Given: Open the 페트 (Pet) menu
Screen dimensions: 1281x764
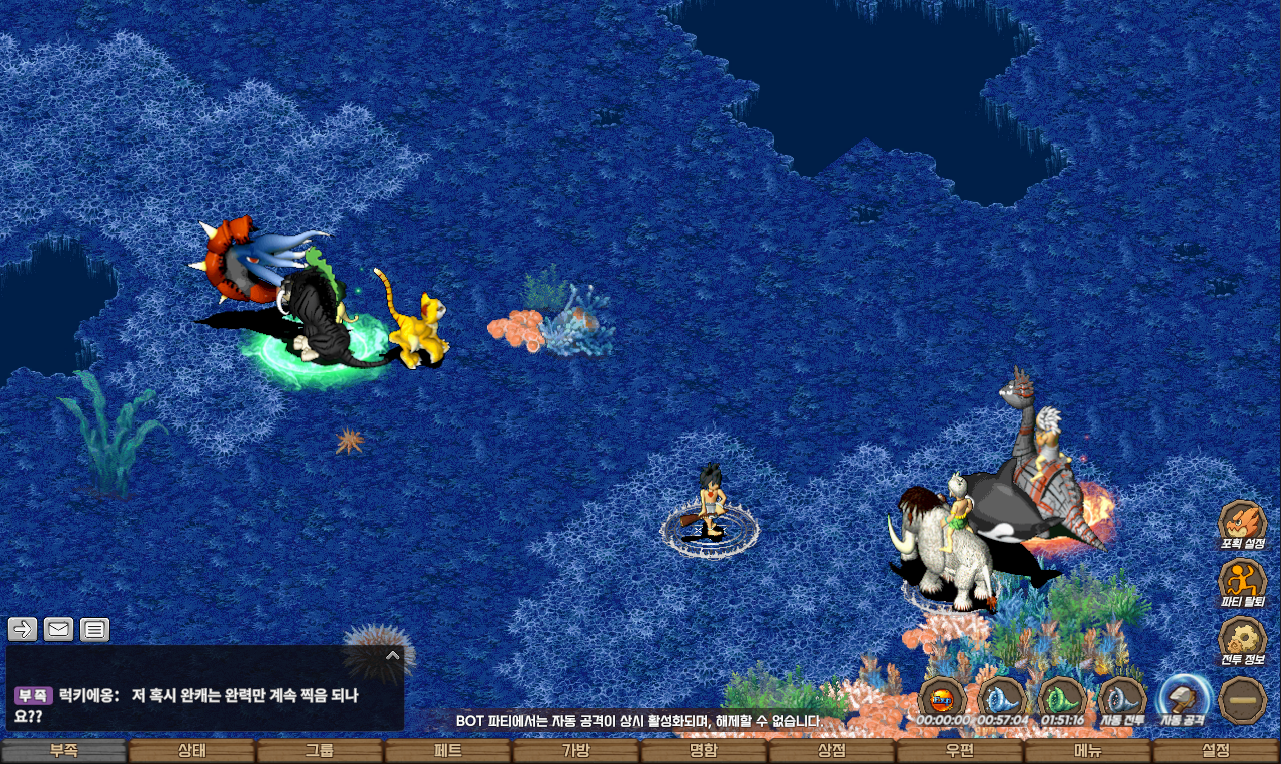Looking at the screenshot, I should (x=448, y=751).
